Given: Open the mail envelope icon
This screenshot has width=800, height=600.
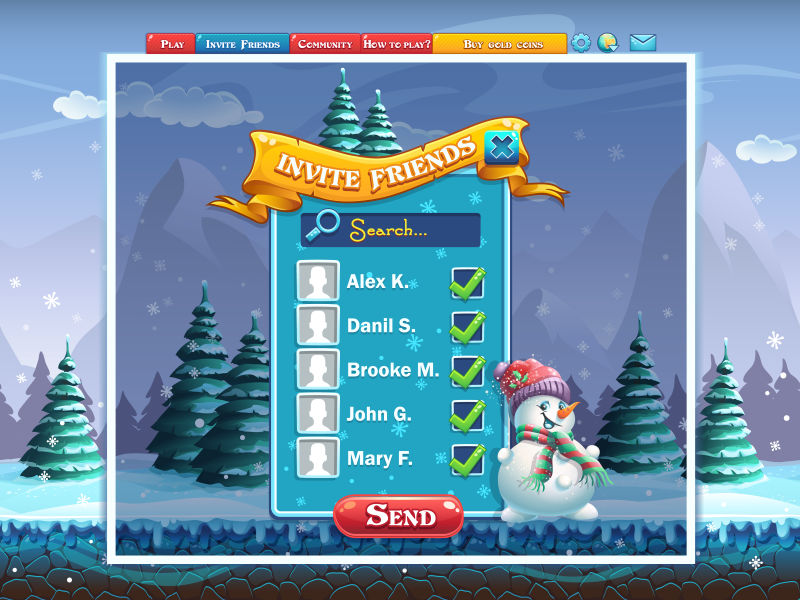Looking at the screenshot, I should coord(642,43).
